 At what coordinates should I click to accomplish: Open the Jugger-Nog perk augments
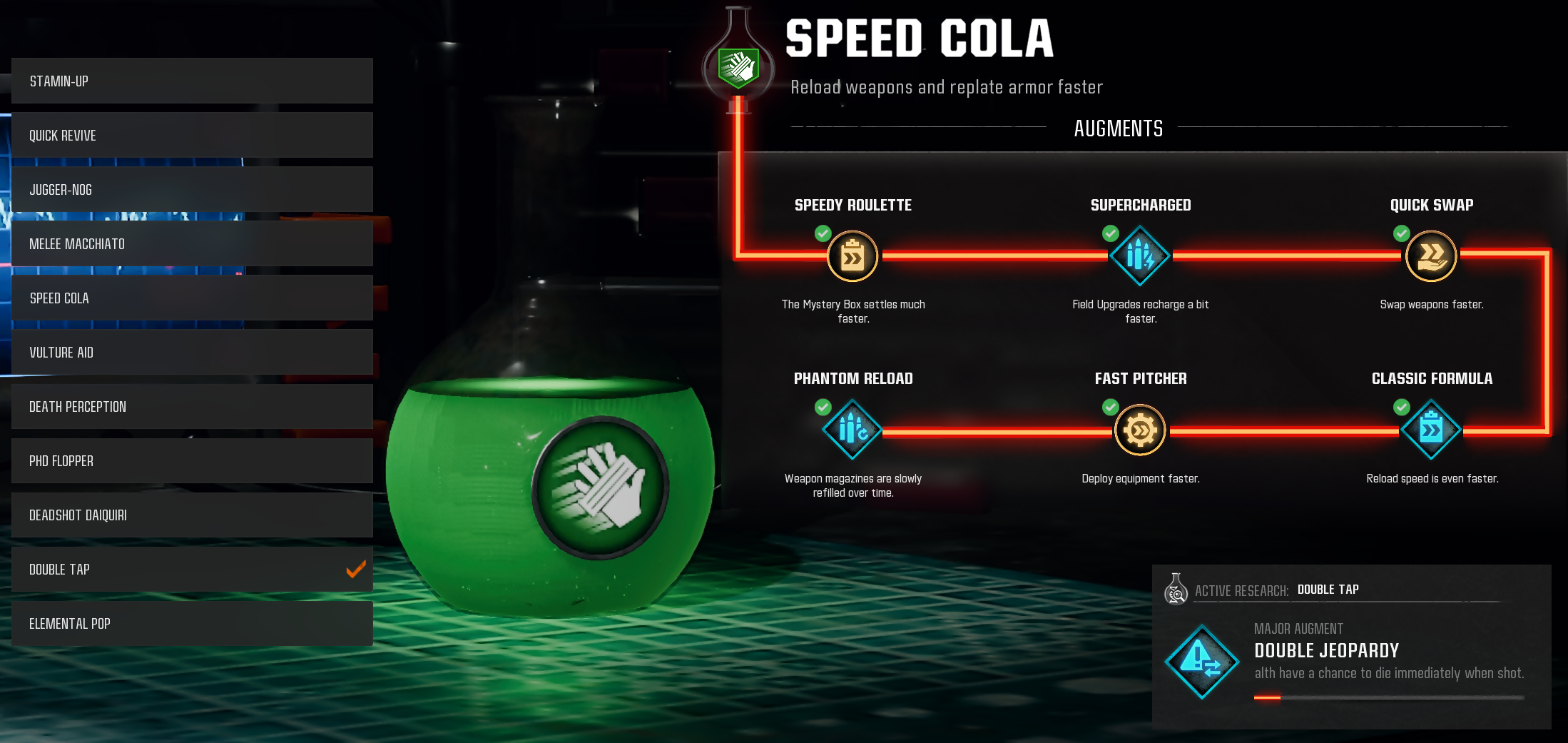(x=192, y=189)
